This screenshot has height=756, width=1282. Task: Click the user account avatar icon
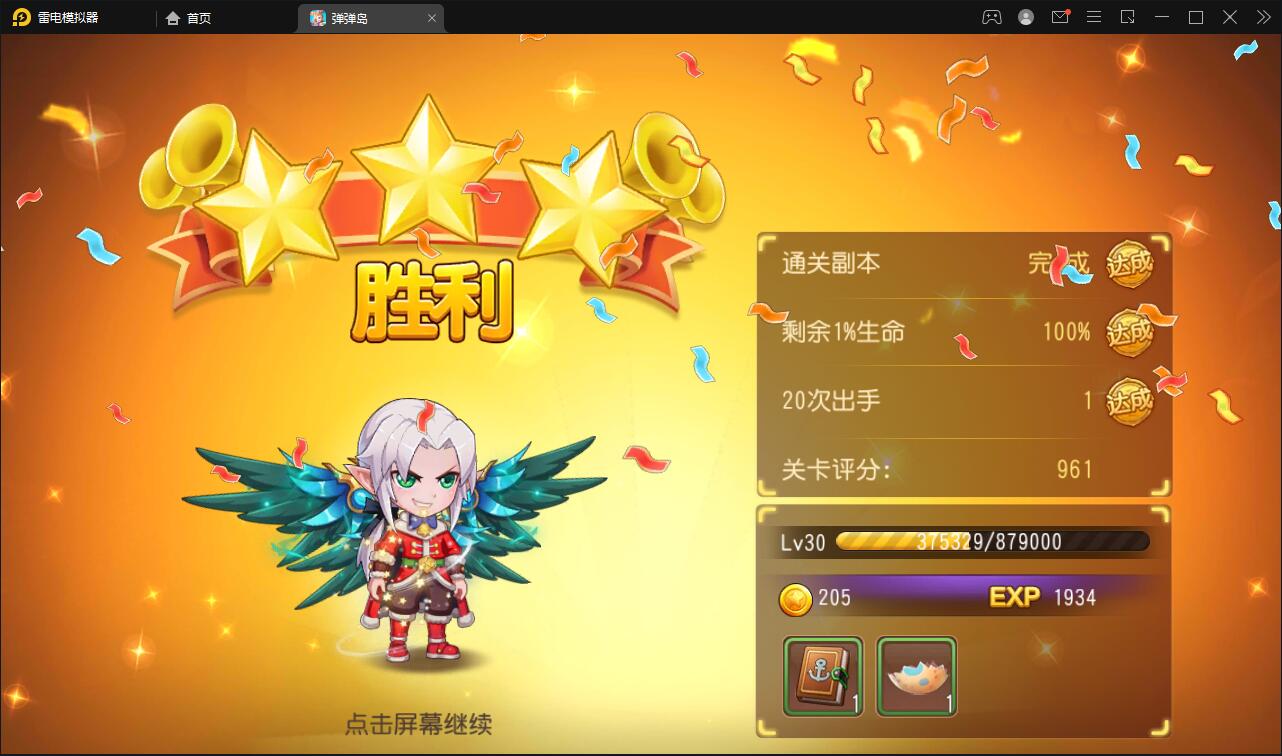(x=1025, y=17)
